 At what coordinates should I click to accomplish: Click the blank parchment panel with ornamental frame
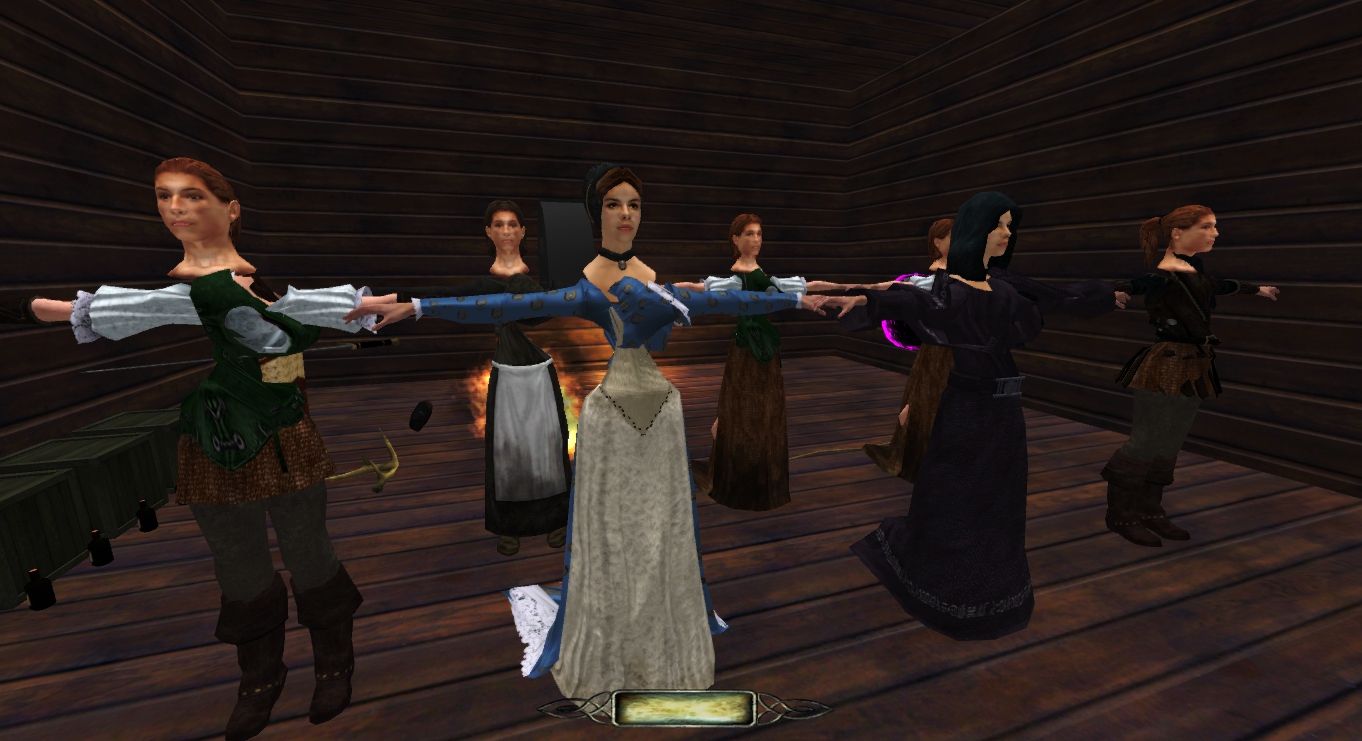coord(684,708)
